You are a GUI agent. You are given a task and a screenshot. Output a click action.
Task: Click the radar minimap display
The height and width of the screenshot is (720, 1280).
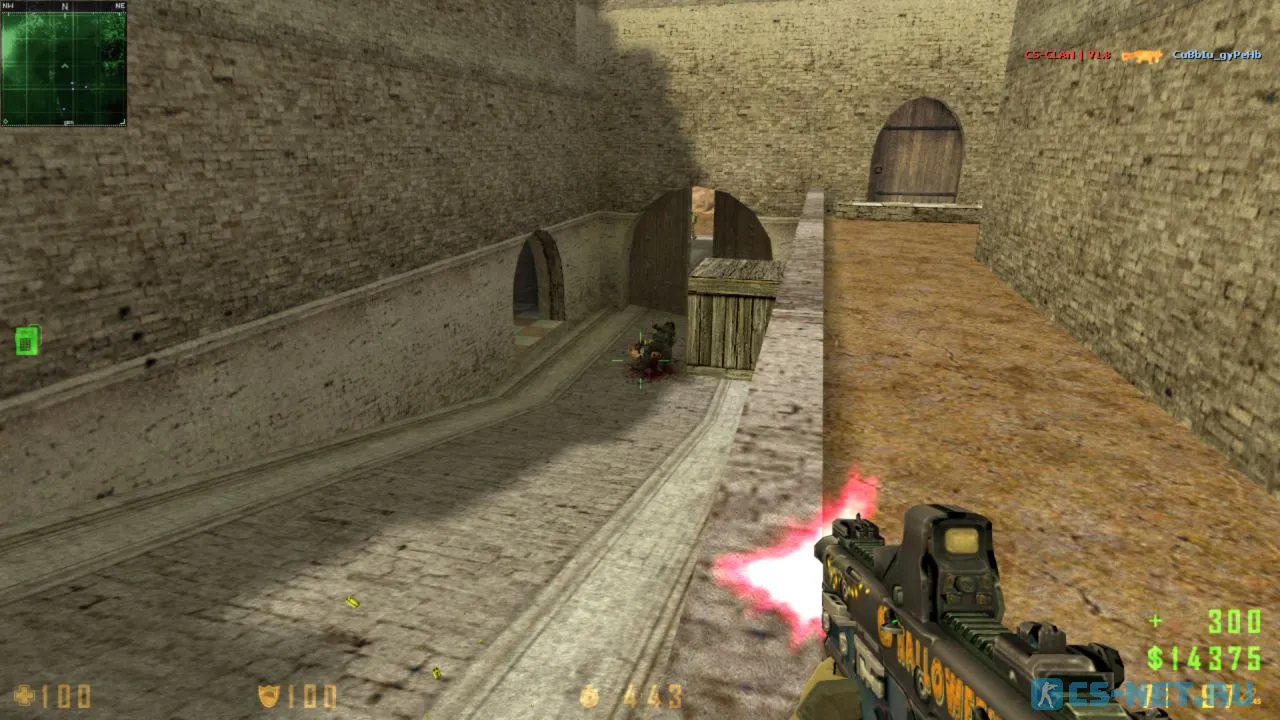click(62, 65)
